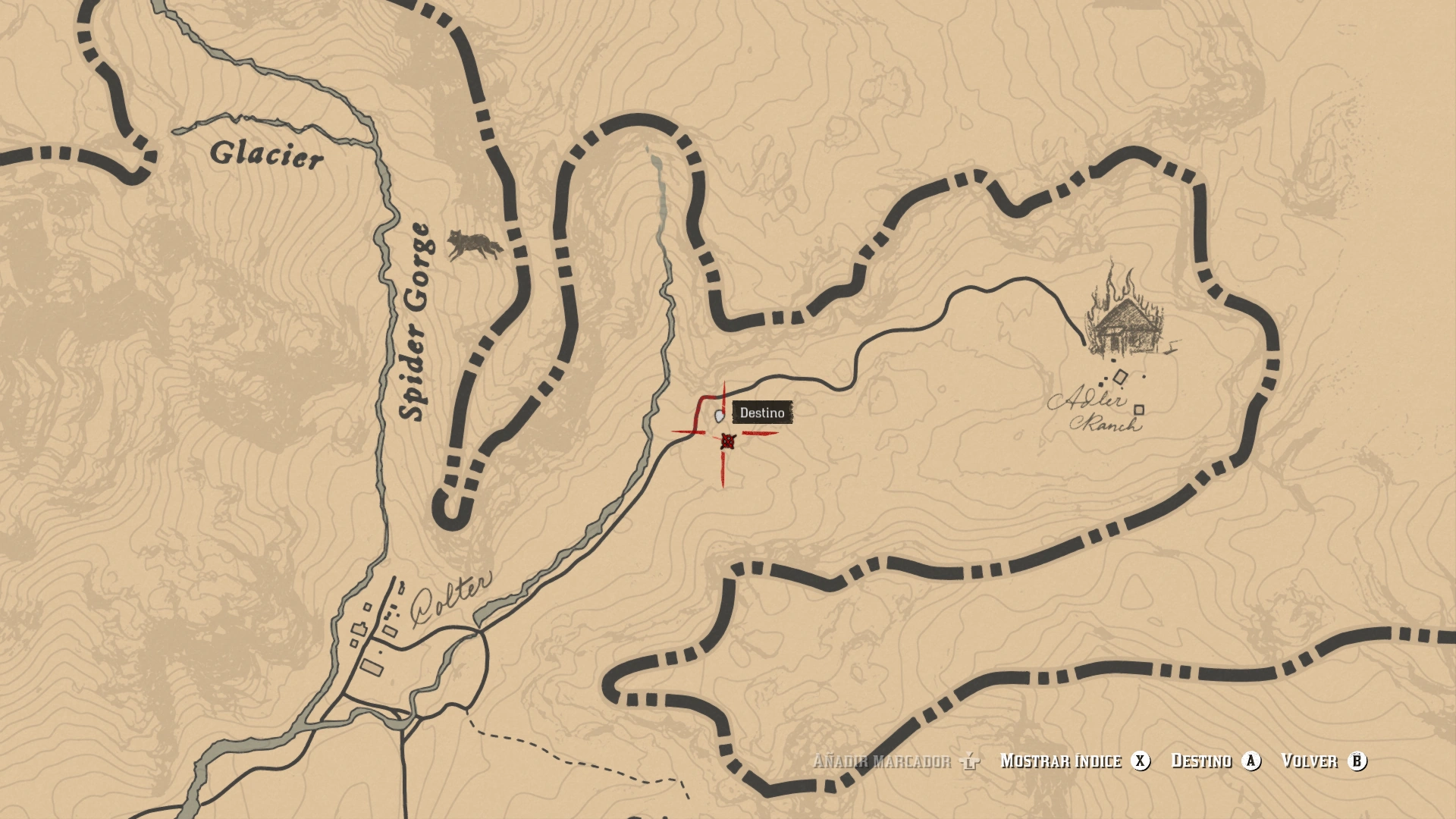This screenshot has height=819, width=1456.
Task: Select the Añadir Marcador option
Action: point(883,762)
